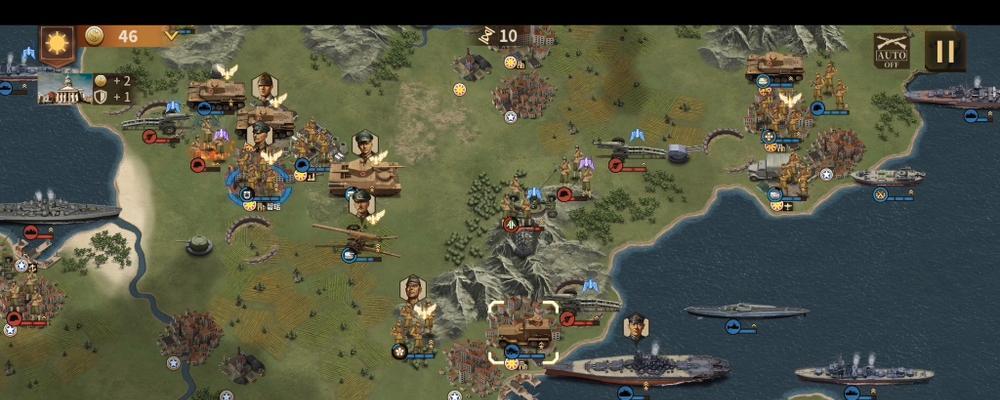This screenshot has height=400, width=1000.
Task: Expand the gold resource dropdown arrow
Action: [x=171, y=36]
